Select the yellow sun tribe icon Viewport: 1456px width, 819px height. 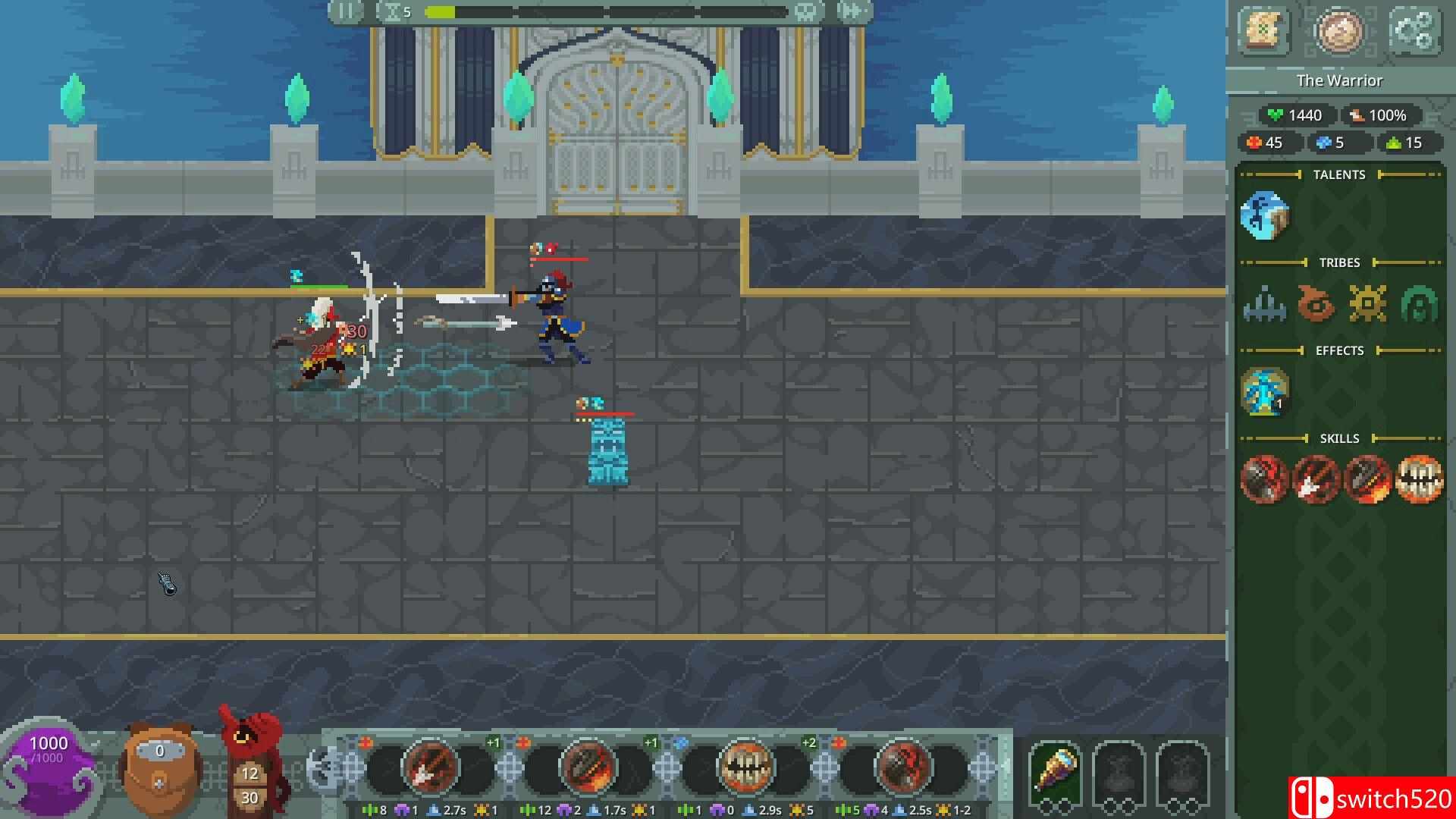click(x=1367, y=304)
